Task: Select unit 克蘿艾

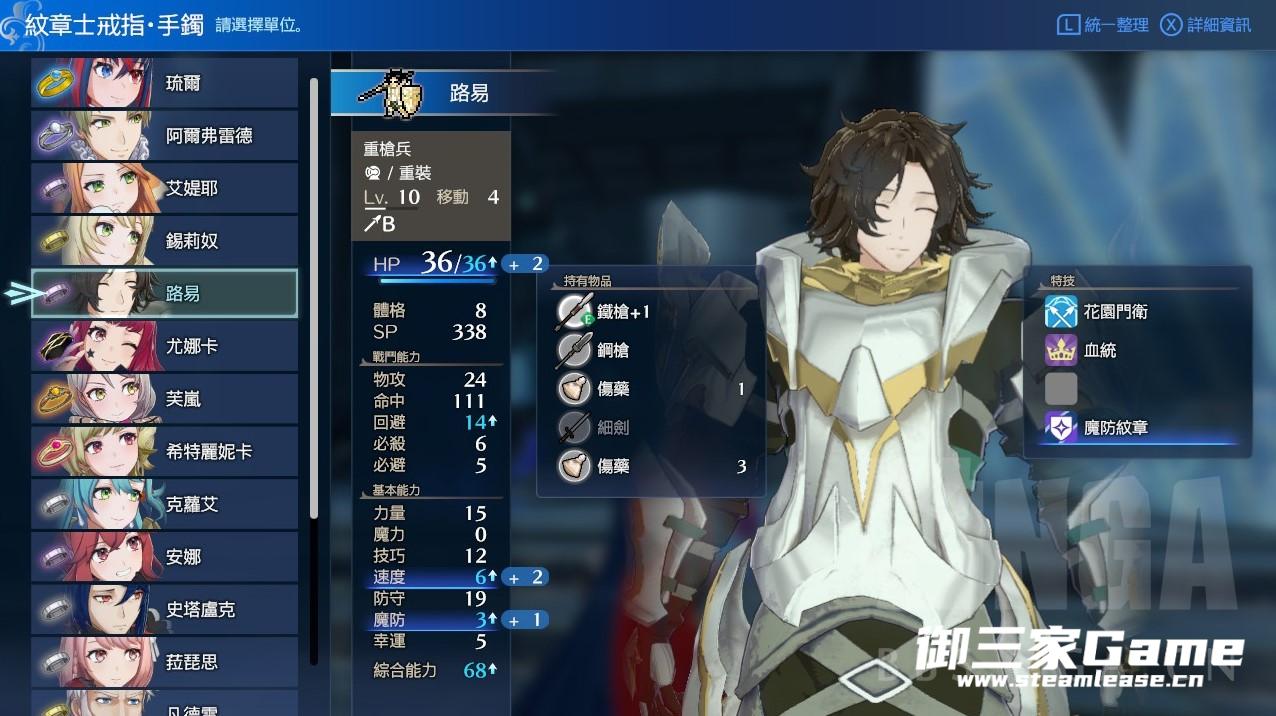Action: tap(165, 504)
